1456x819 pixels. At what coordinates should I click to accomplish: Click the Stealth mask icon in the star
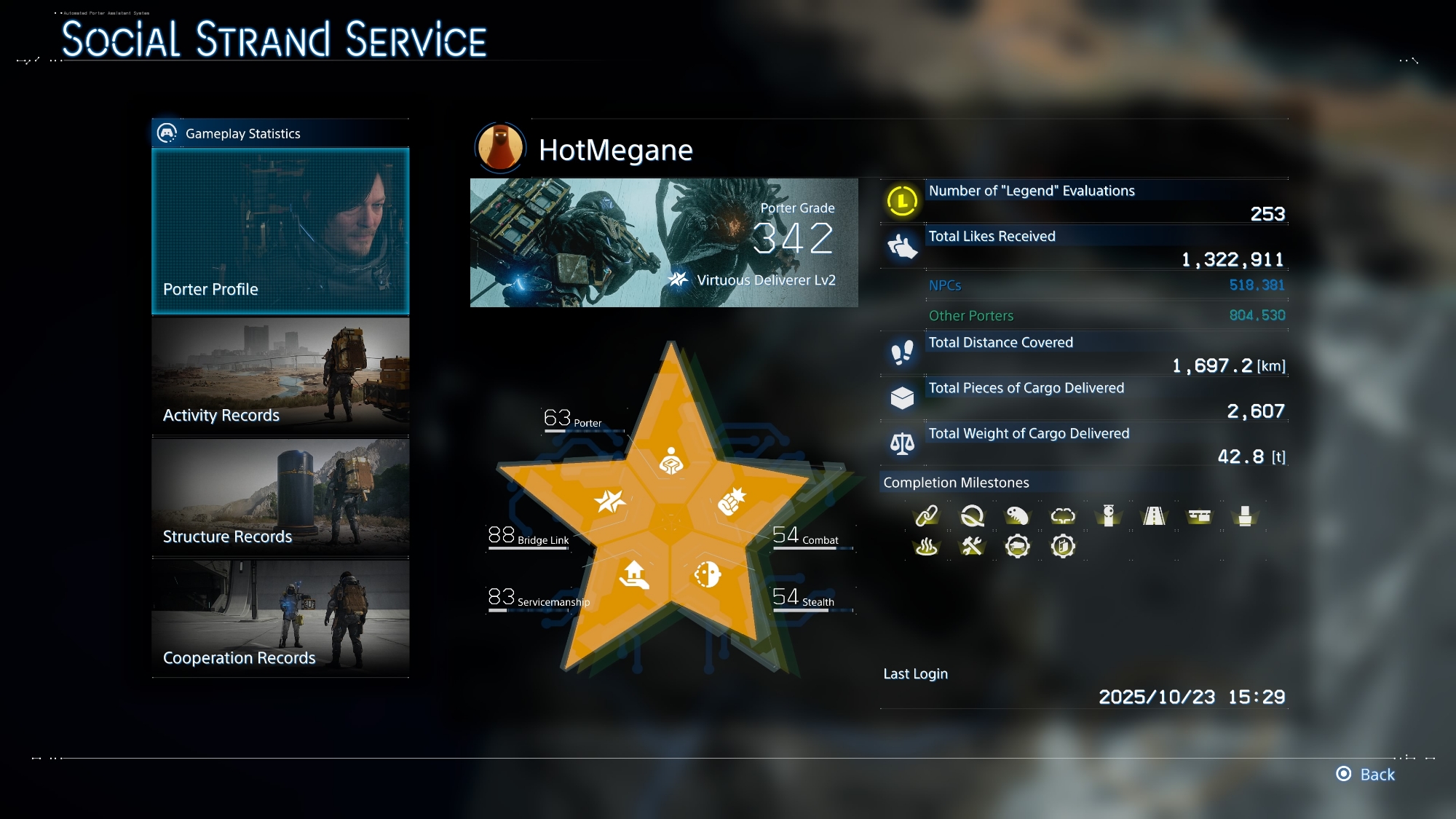pyautogui.click(x=707, y=574)
